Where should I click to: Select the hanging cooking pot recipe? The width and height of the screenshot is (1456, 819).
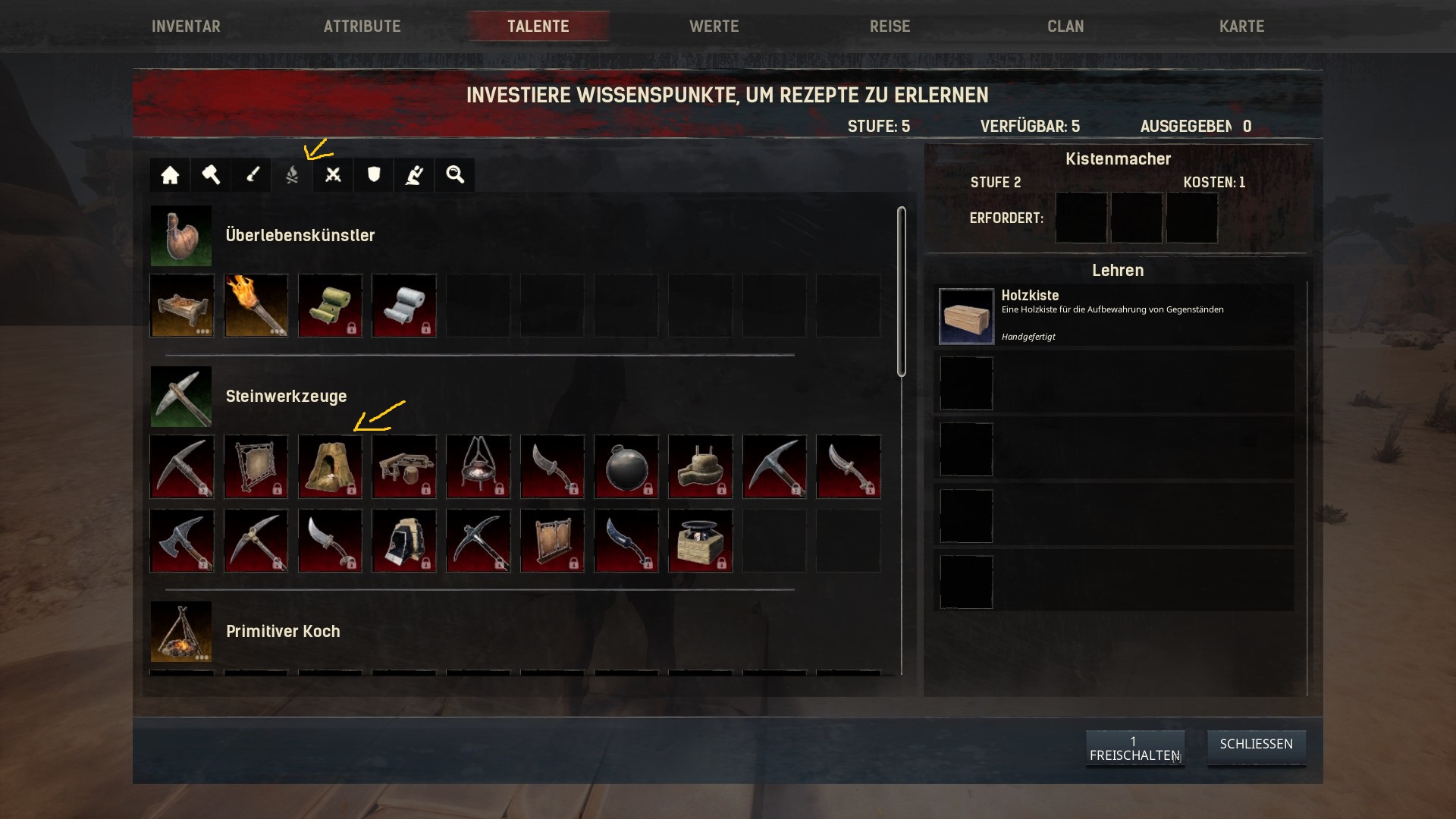[x=478, y=467]
